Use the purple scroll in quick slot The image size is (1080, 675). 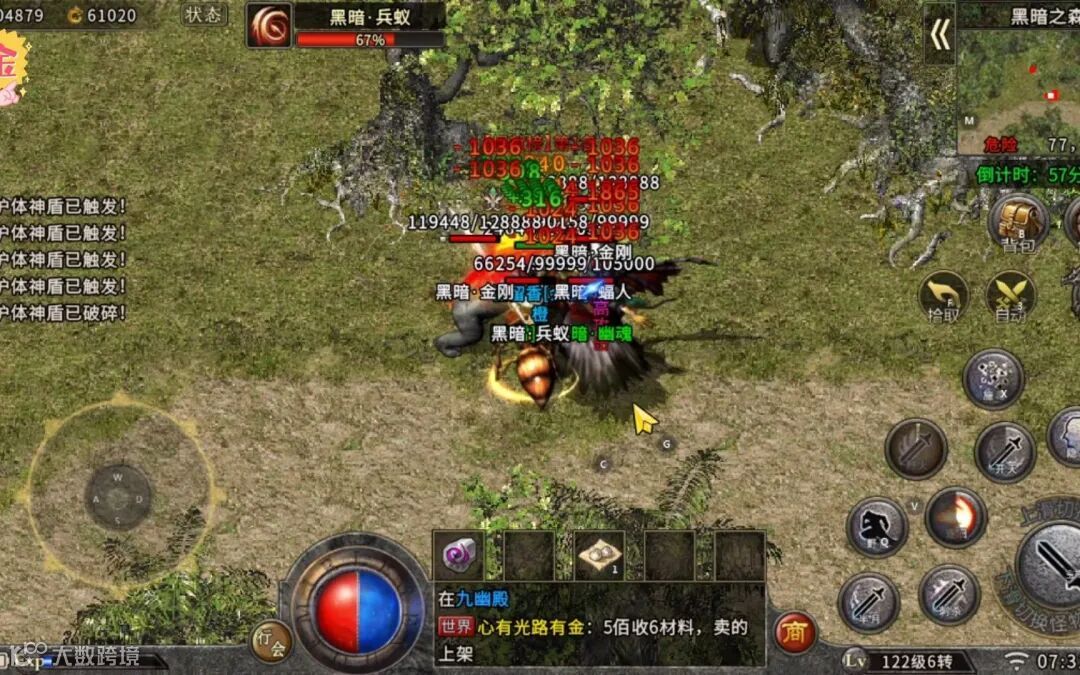click(459, 554)
